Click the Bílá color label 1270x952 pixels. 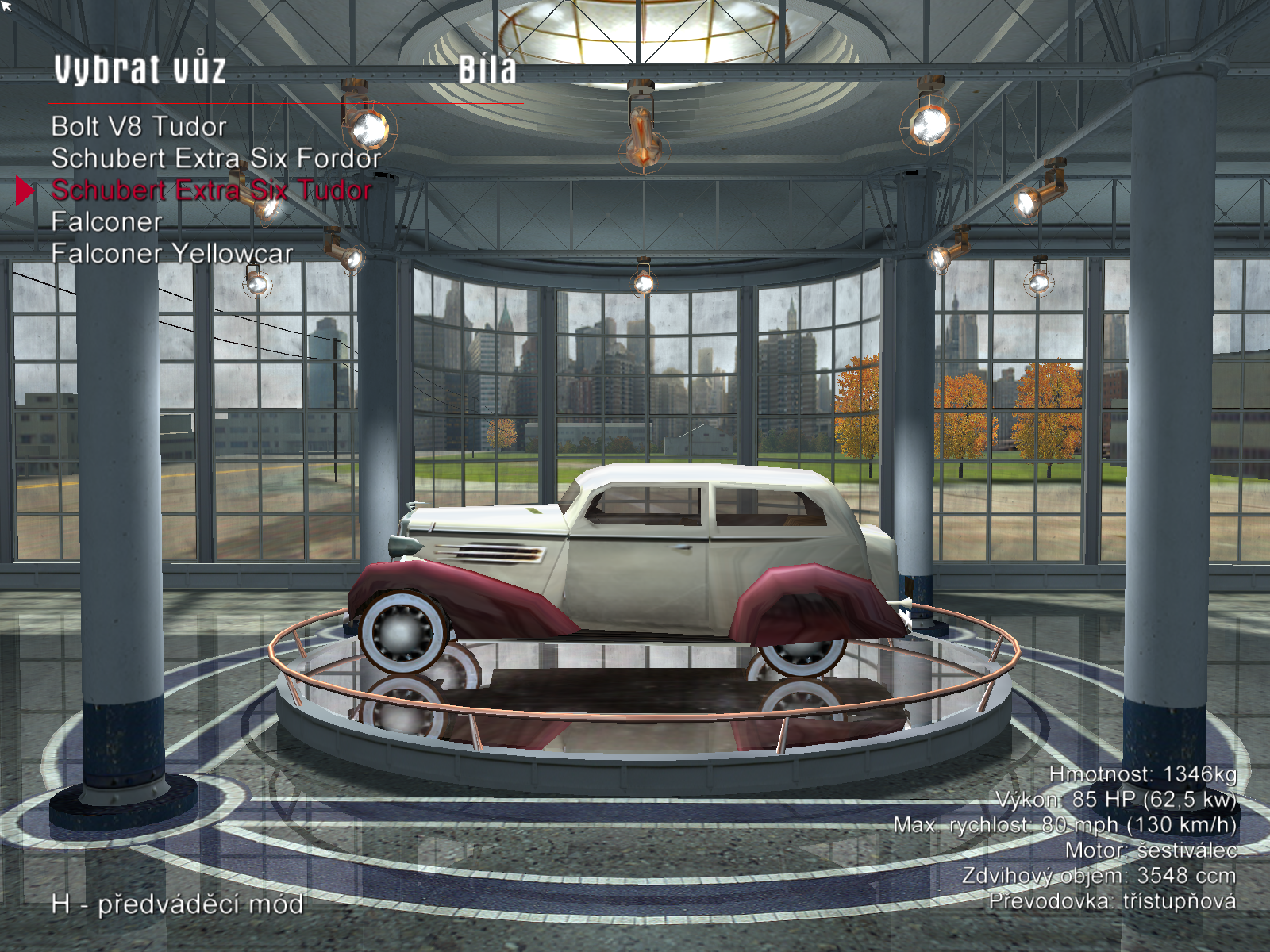click(x=487, y=70)
